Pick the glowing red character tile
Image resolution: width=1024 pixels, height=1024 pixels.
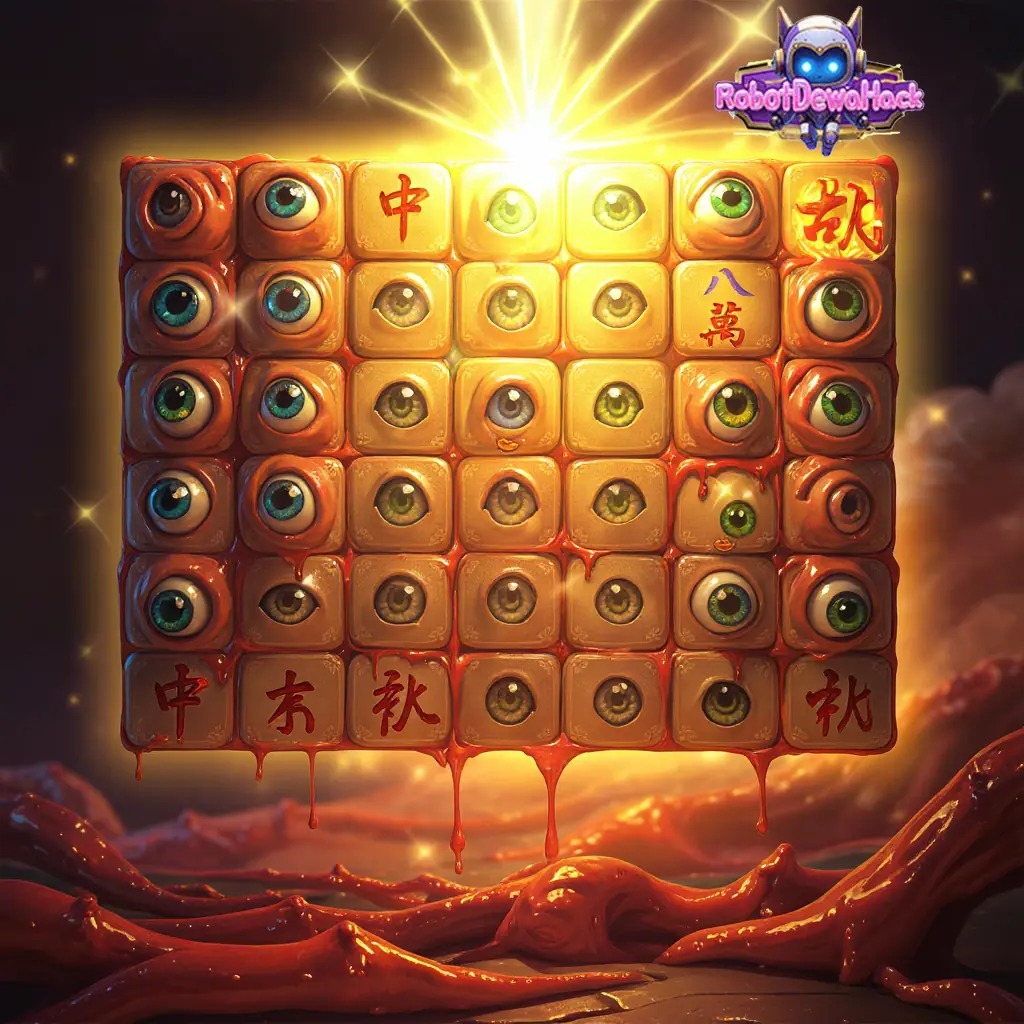pos(838,211)
